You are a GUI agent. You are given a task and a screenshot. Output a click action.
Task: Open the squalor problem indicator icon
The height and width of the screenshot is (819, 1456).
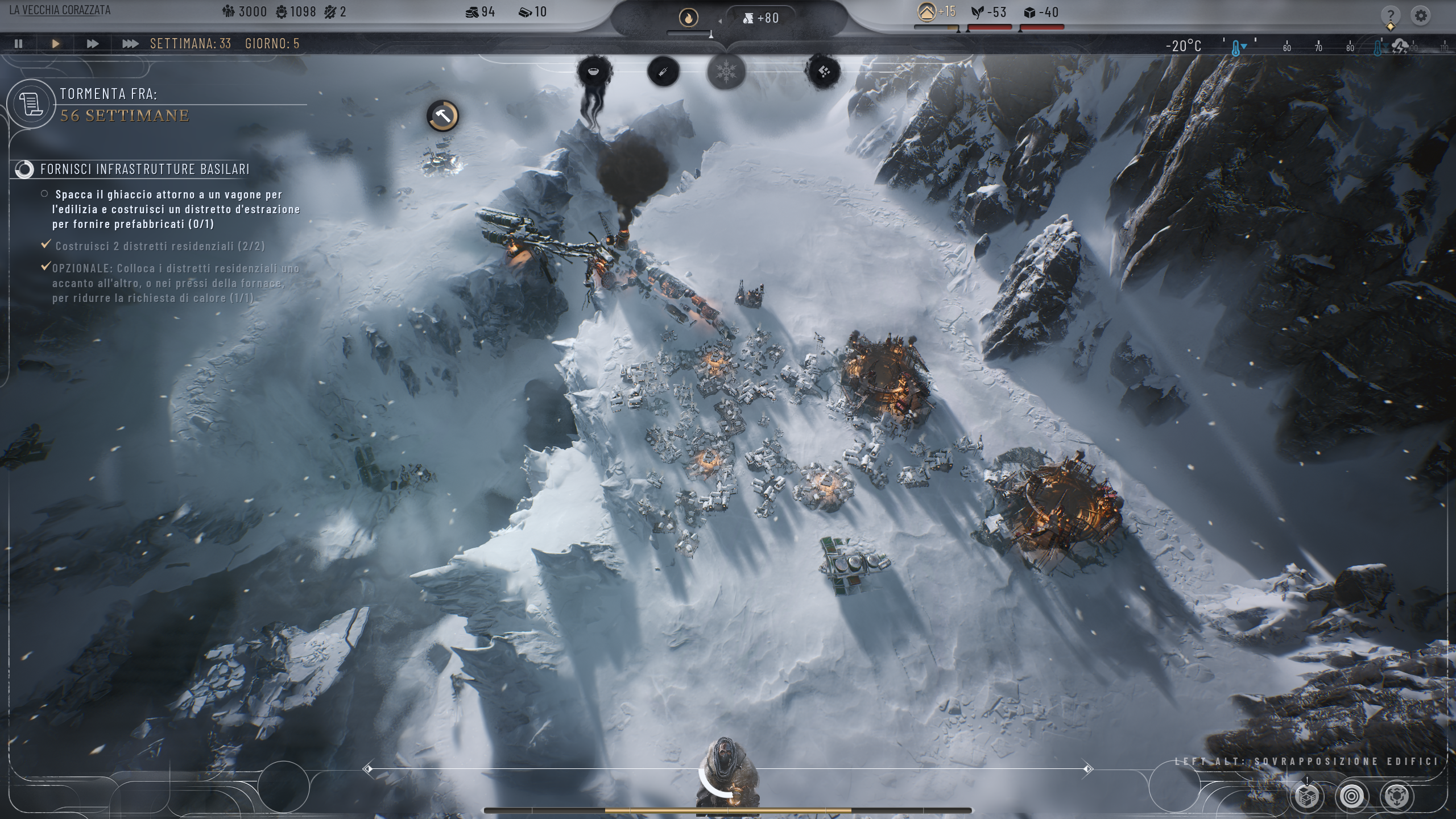(x=824, y=72)
